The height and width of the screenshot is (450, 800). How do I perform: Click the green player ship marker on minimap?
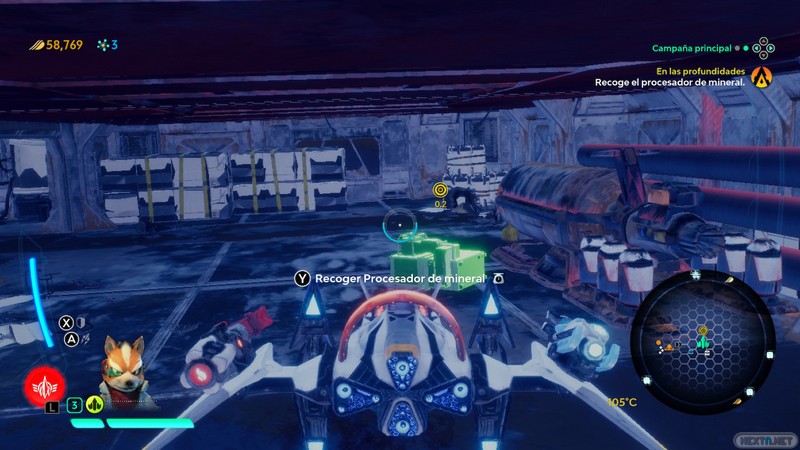point(702,344)
